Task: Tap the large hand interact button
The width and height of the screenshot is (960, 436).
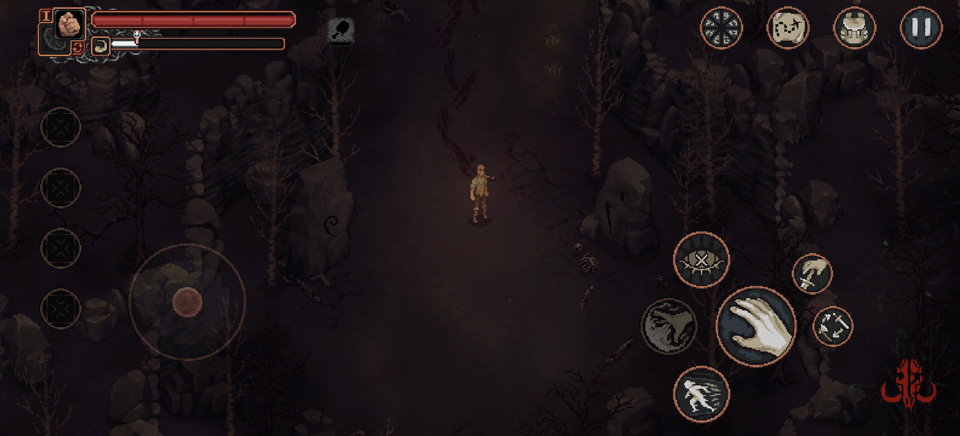Action: 756,326
